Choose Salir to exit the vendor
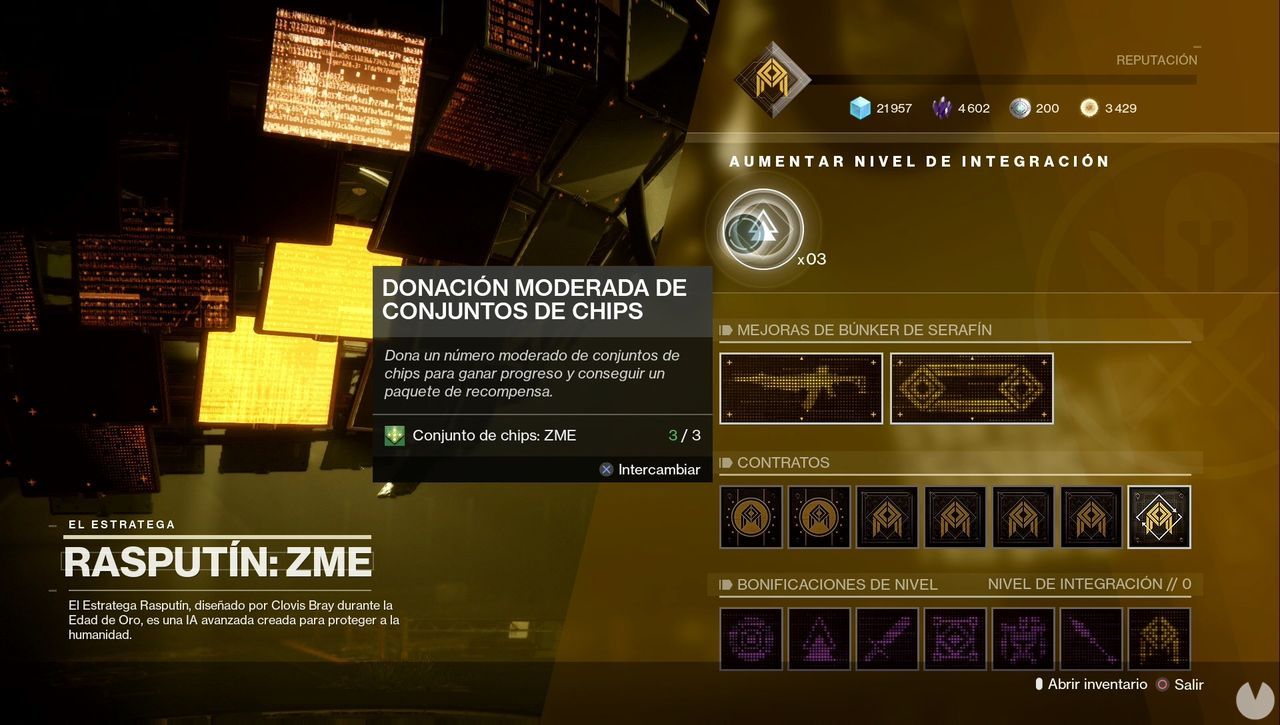The height and width of the screenshot is (725, 1280). [x=1188, y=684]
